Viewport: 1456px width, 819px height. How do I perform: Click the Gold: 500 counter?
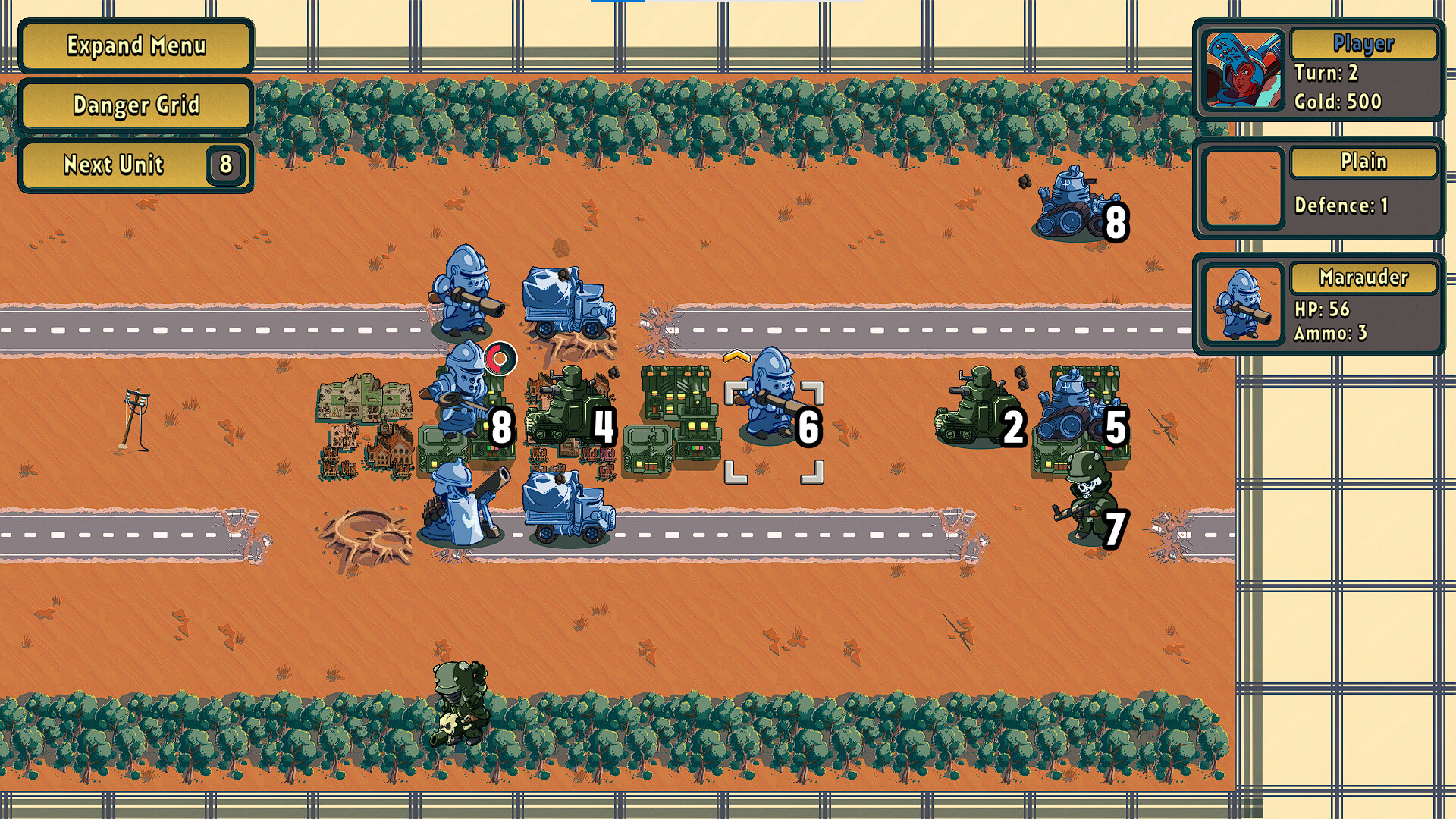(1339, 102)
